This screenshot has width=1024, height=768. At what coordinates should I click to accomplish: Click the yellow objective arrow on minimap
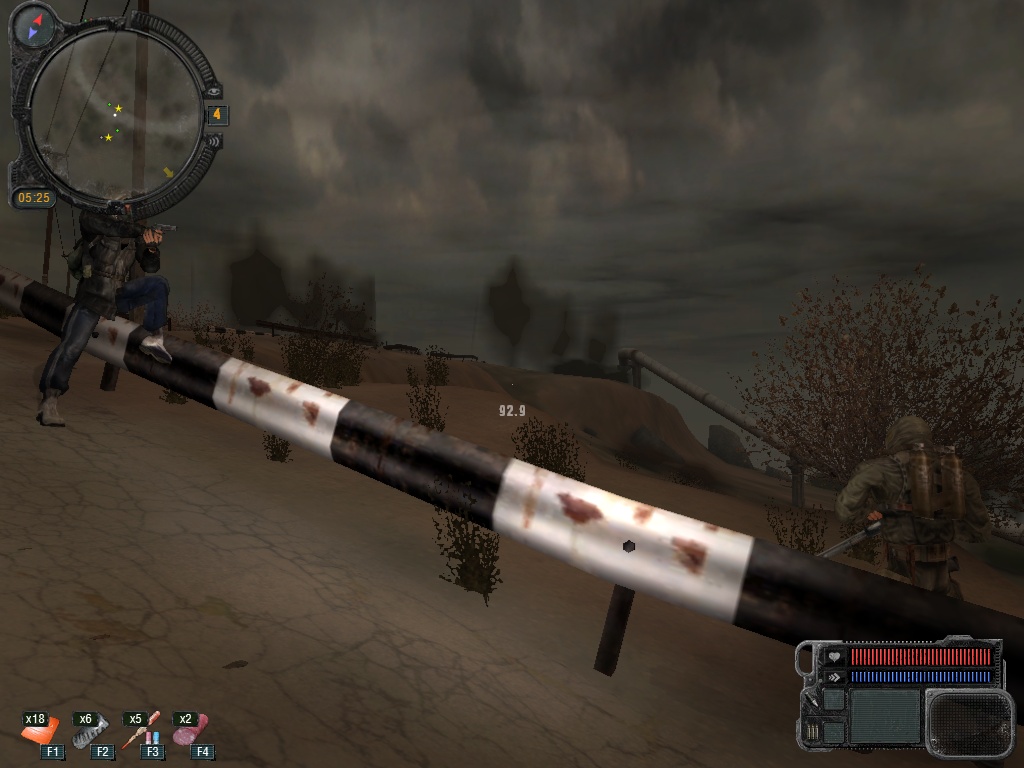(168, 172)
